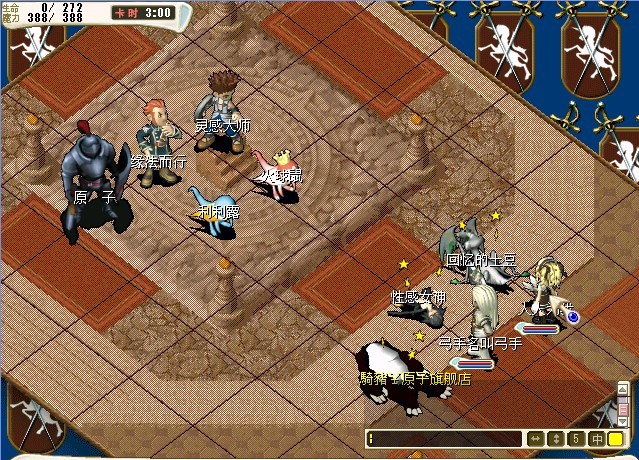Click the horizontal arrows chat width button
The image size is (639, 460).
coord(536,439)
